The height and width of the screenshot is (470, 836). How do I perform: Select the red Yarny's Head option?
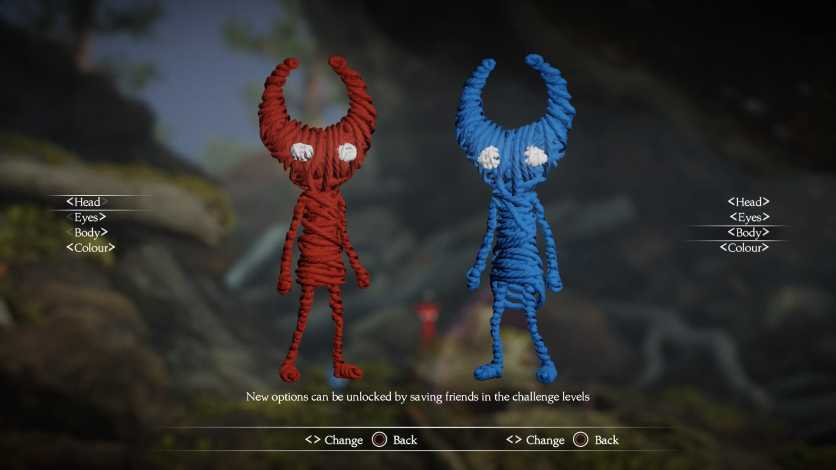87,202
